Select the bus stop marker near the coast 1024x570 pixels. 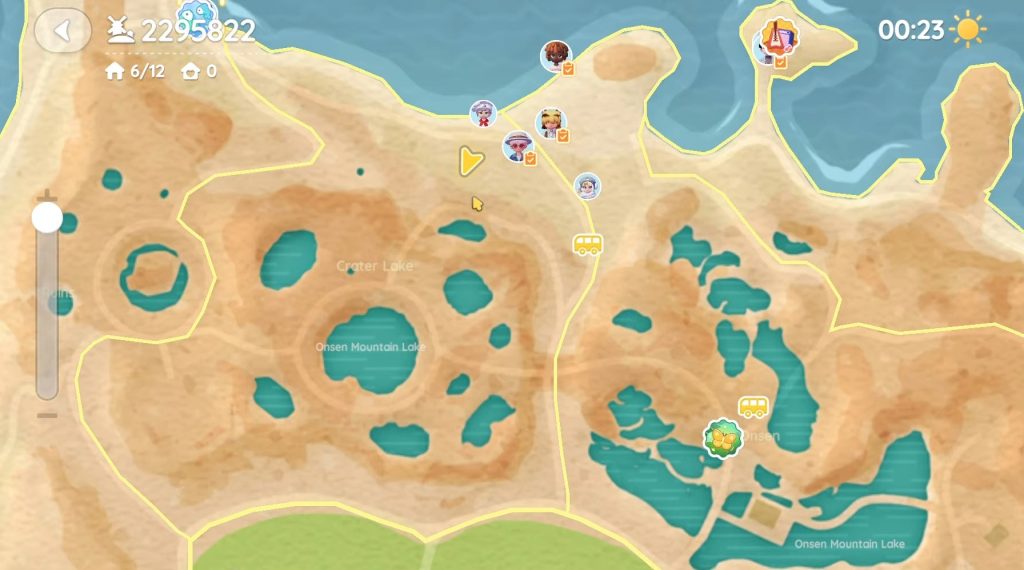(587, 245)
